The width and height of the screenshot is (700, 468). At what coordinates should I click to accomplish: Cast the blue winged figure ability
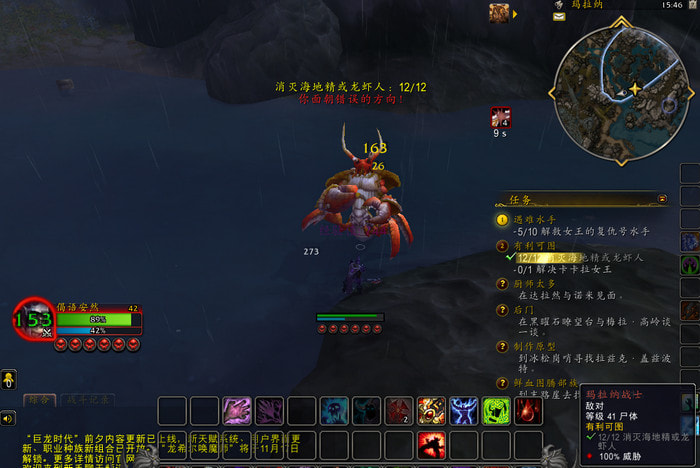coord(463,411)
